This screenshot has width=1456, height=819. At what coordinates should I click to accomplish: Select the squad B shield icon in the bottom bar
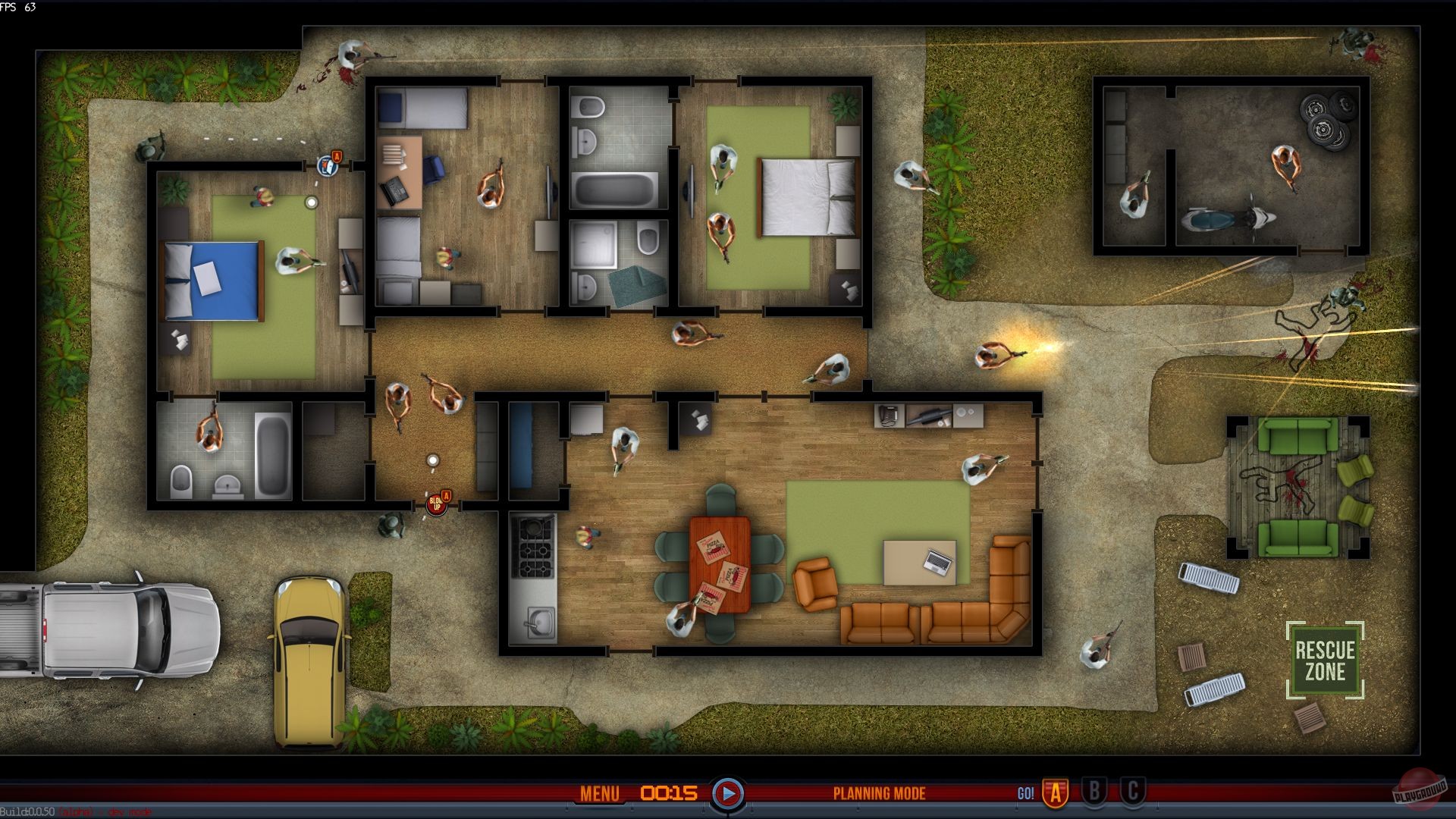click(1094, 793)
